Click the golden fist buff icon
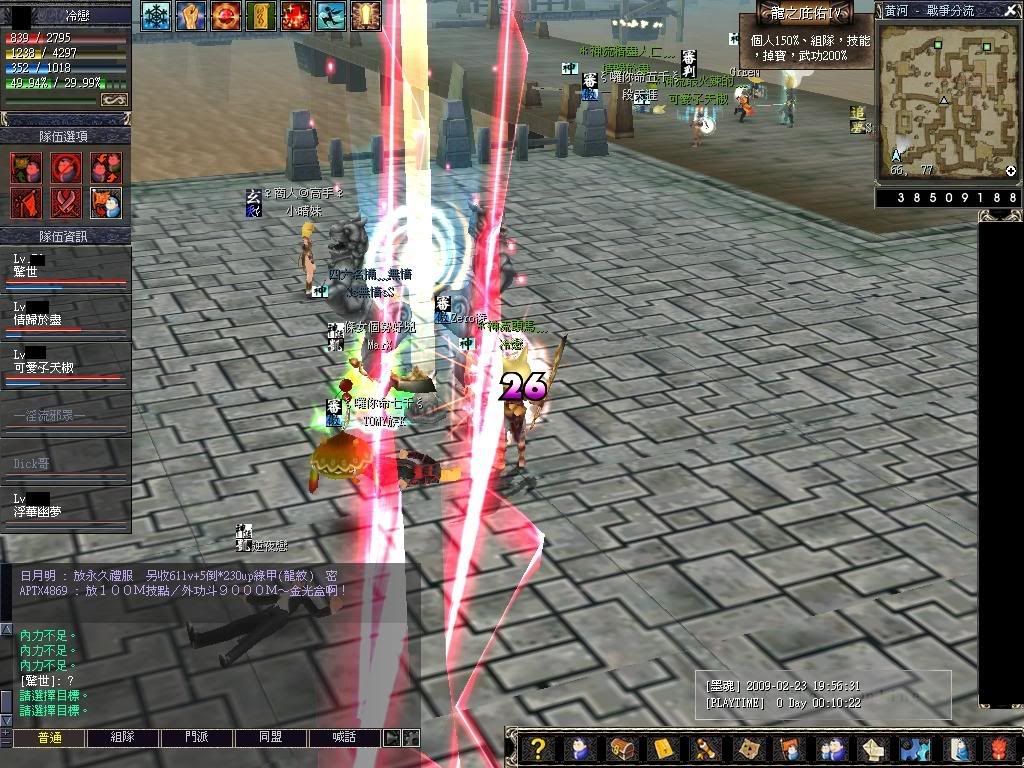Screen dimensions: 1024x768 [x=191, y=15]
